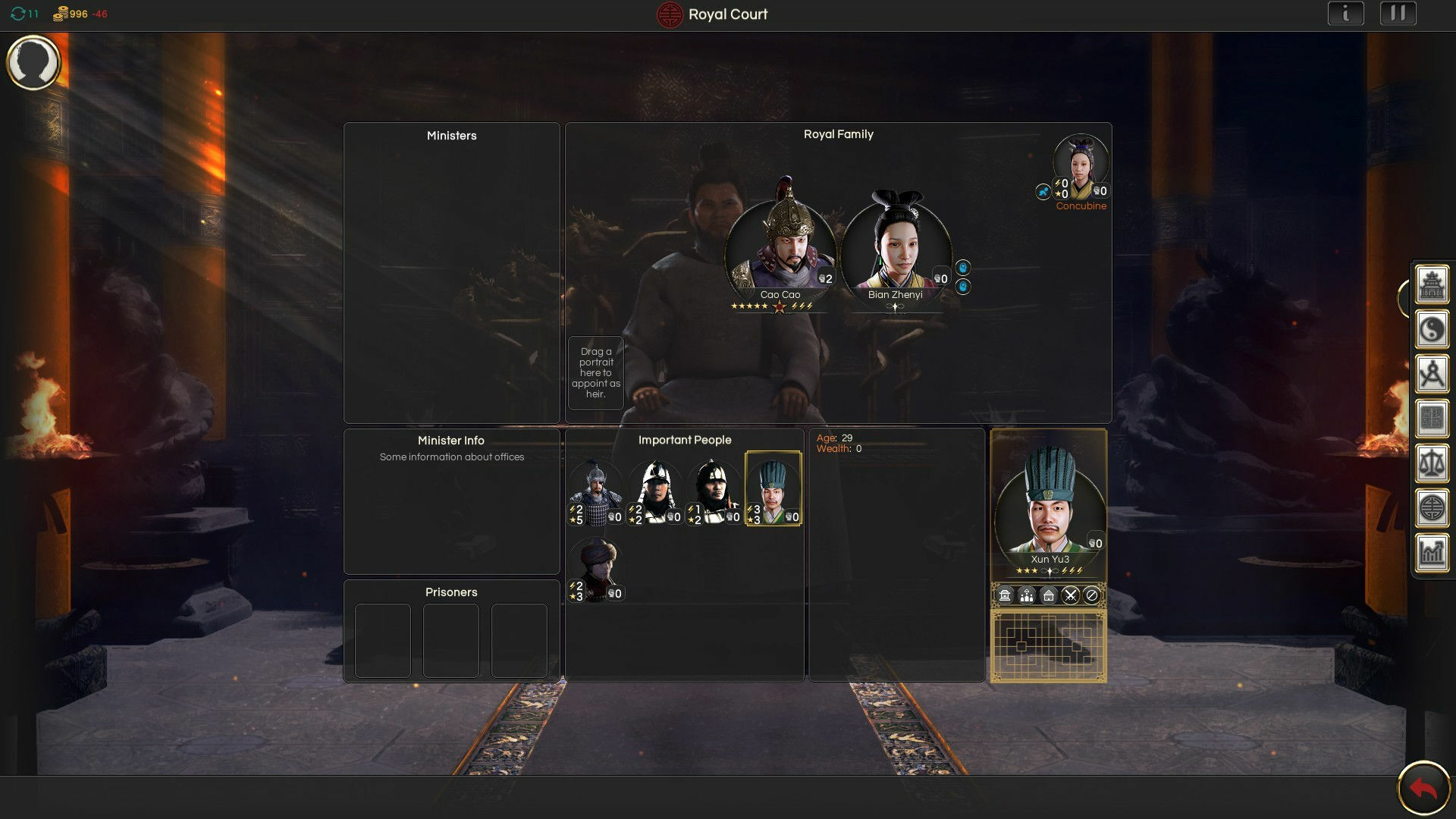Click the family action icon under Xun Yu3
Image resolution: width=1456 pixels, height=819 pixels.
[x=1026, y=595]
